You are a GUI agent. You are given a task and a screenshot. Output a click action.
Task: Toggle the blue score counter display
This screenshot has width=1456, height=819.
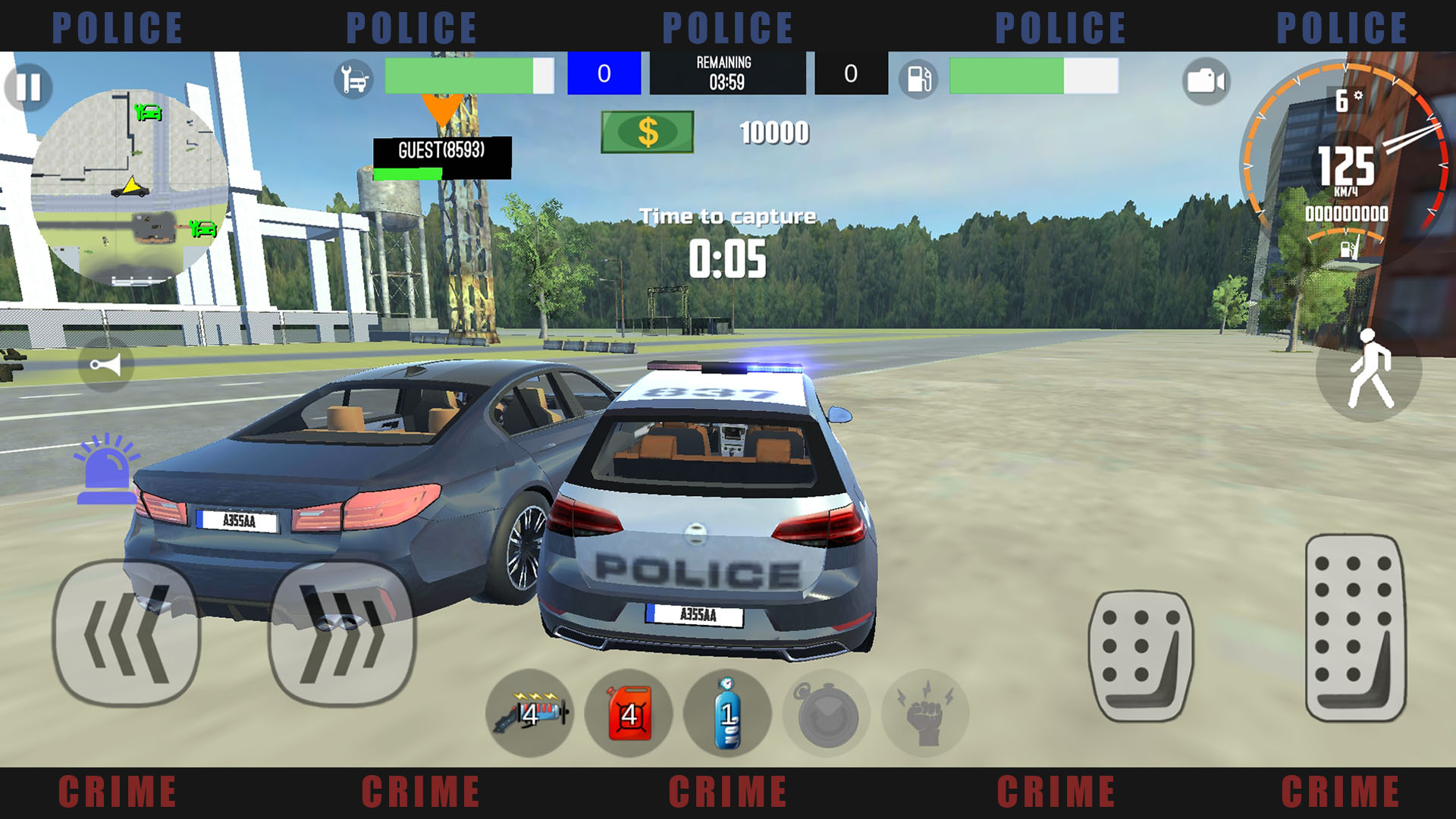pyautogui.click(x=604, y=73)
